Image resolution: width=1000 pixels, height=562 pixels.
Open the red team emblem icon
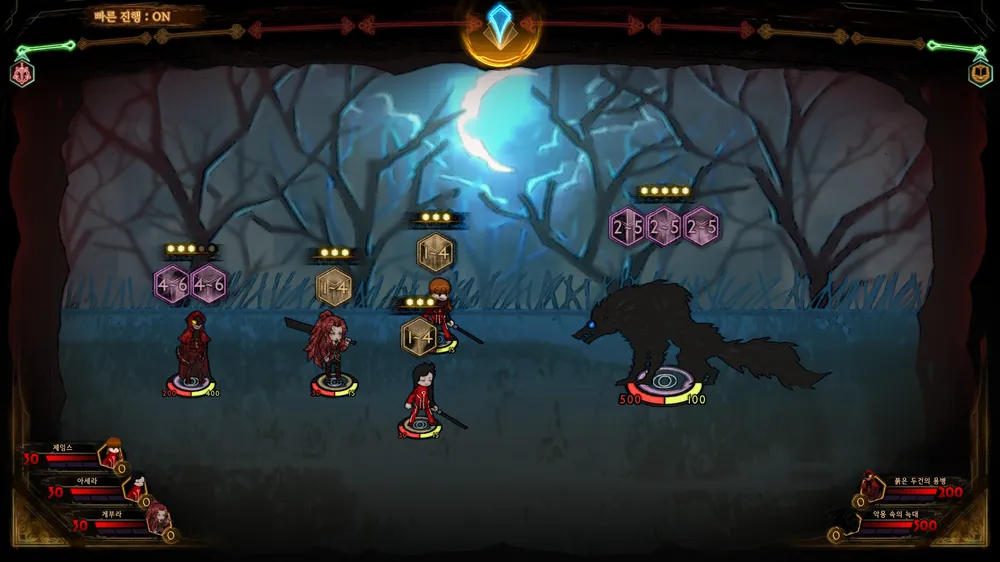[x=22, y=73]
